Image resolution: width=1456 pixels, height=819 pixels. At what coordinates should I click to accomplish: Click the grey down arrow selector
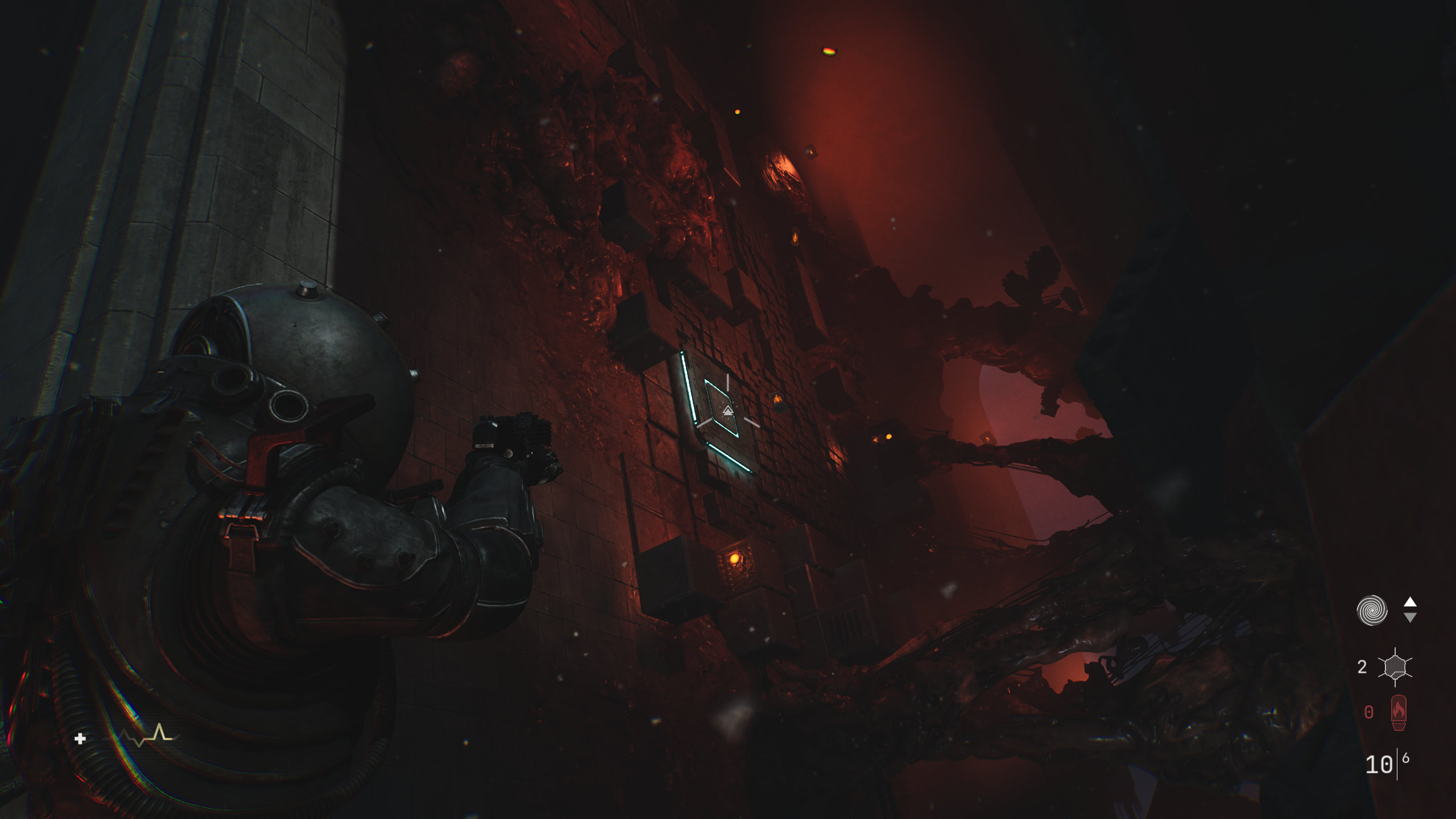[1410, 618]
